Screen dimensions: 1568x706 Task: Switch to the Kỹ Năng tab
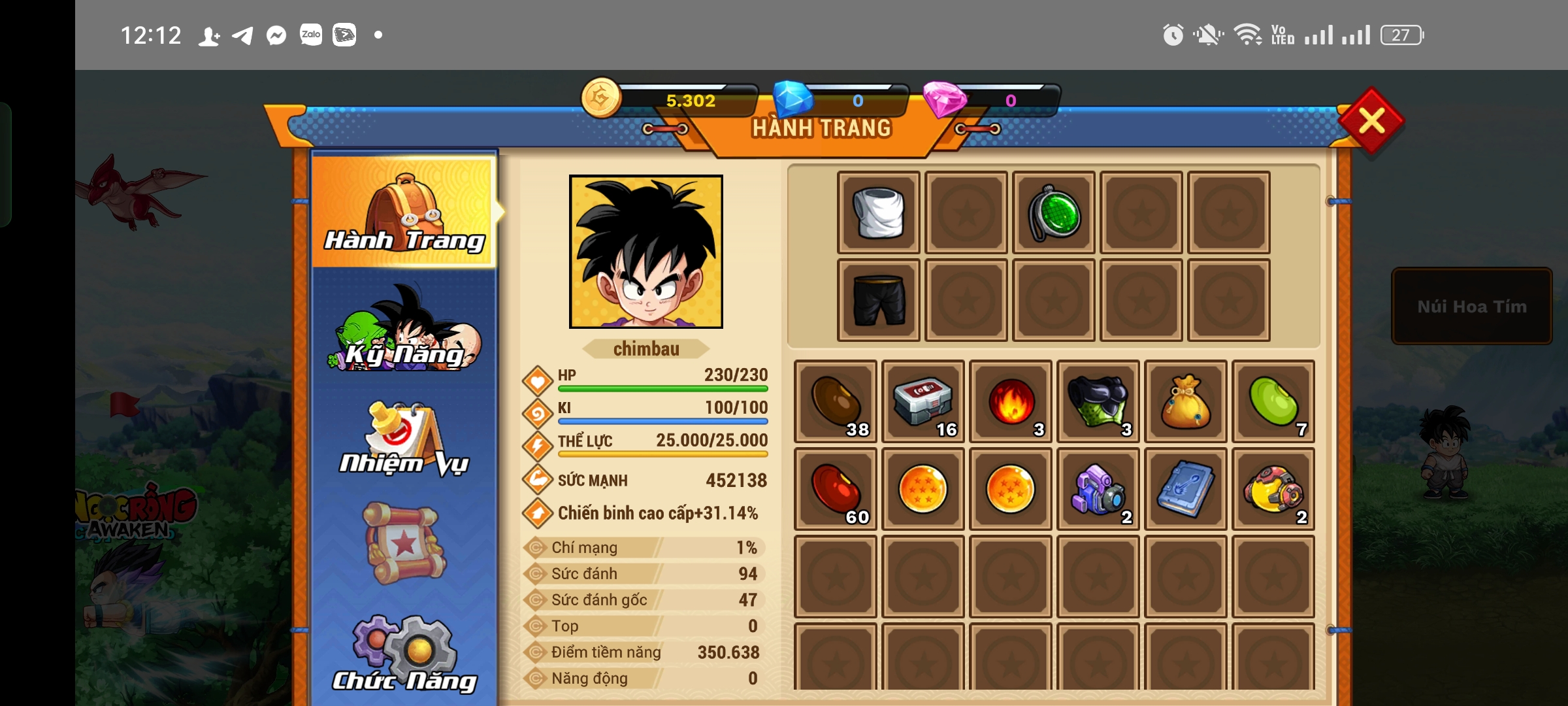pos(405,330)
